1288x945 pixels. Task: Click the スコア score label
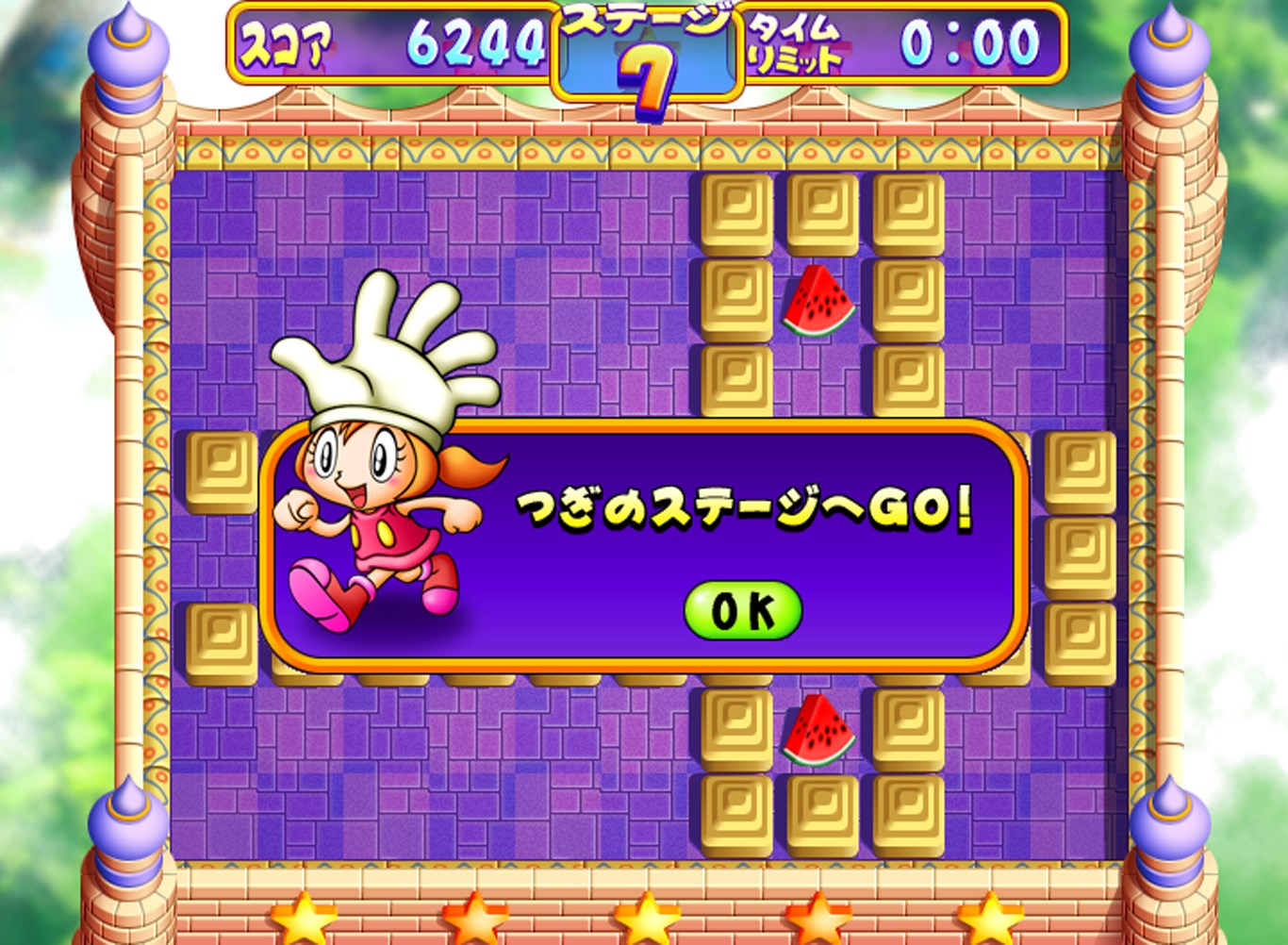[284, 41]
